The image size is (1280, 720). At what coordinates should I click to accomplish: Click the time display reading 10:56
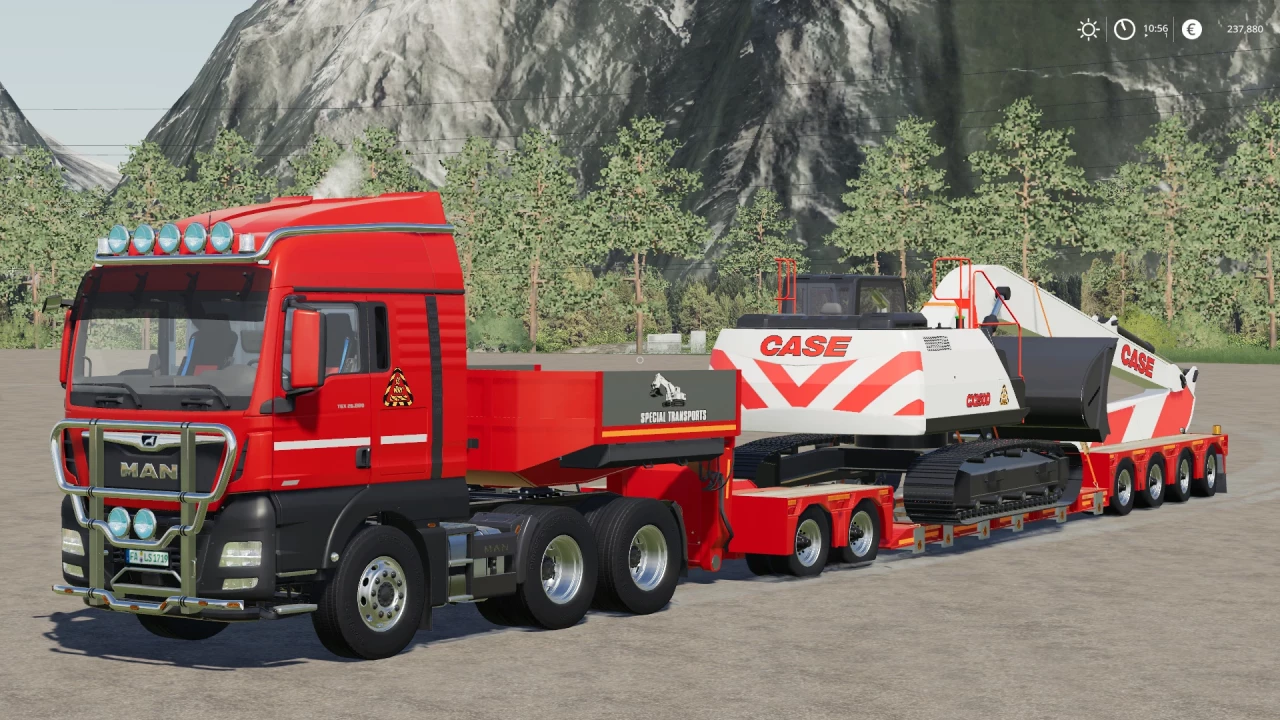tap(1156, 29)
